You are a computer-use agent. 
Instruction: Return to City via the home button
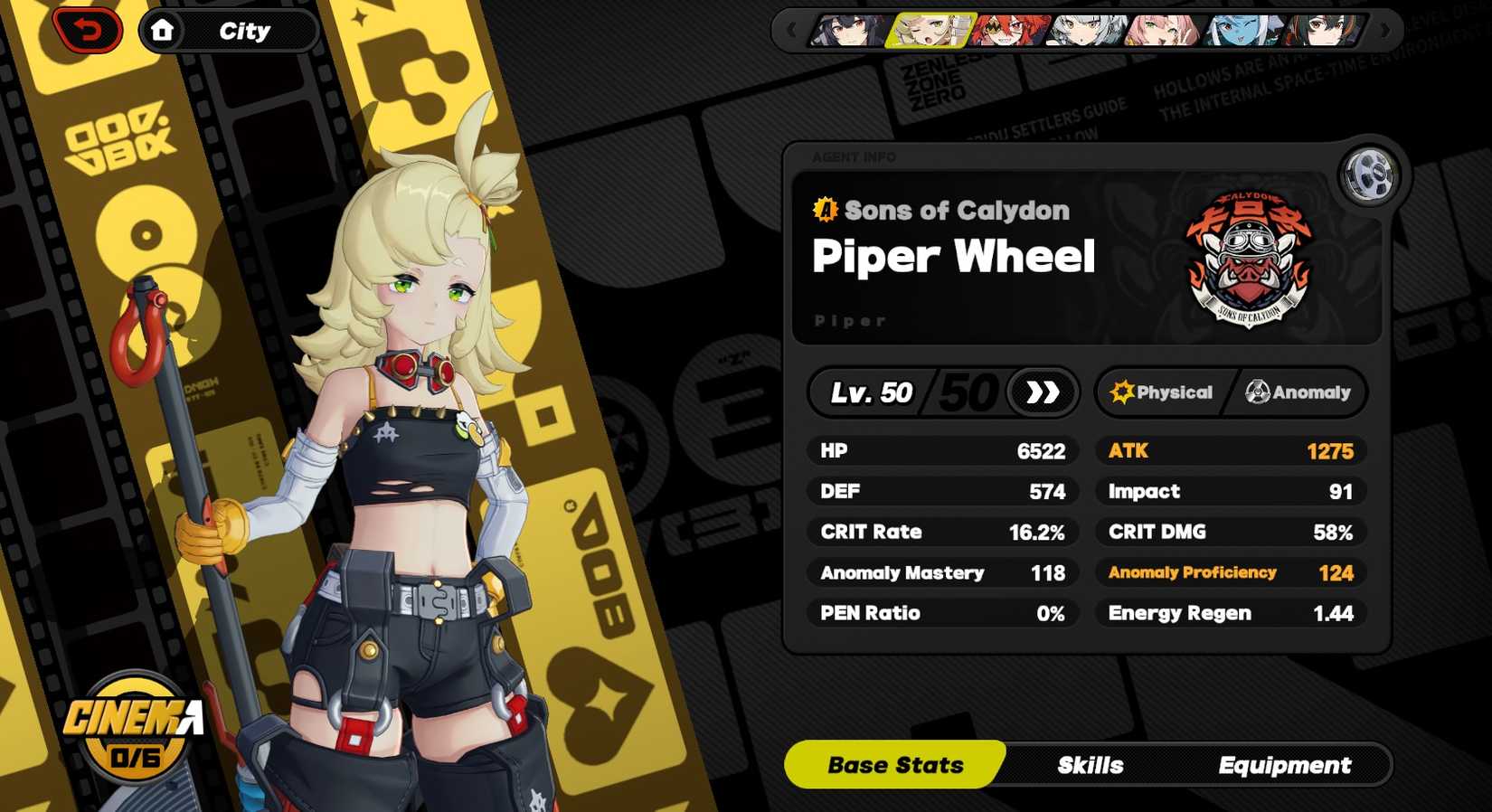pyautogui.click(x=163, y=31)
